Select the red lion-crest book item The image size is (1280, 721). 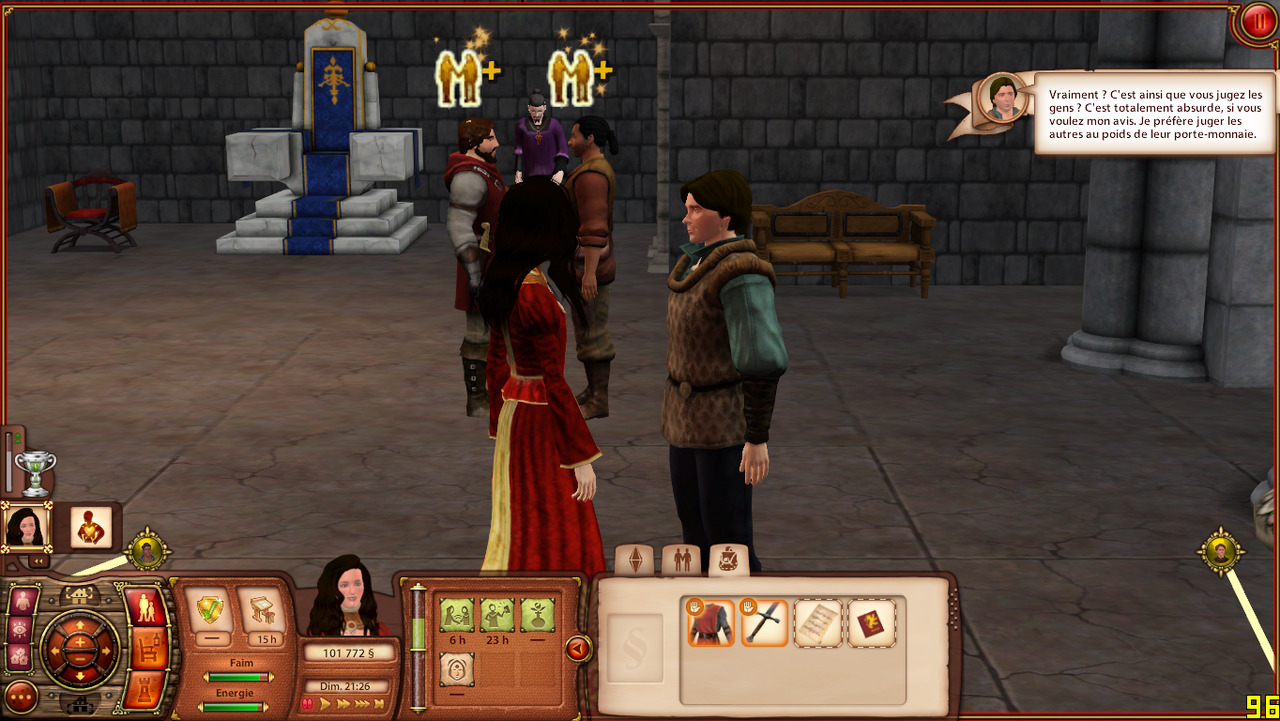point(872,622)
